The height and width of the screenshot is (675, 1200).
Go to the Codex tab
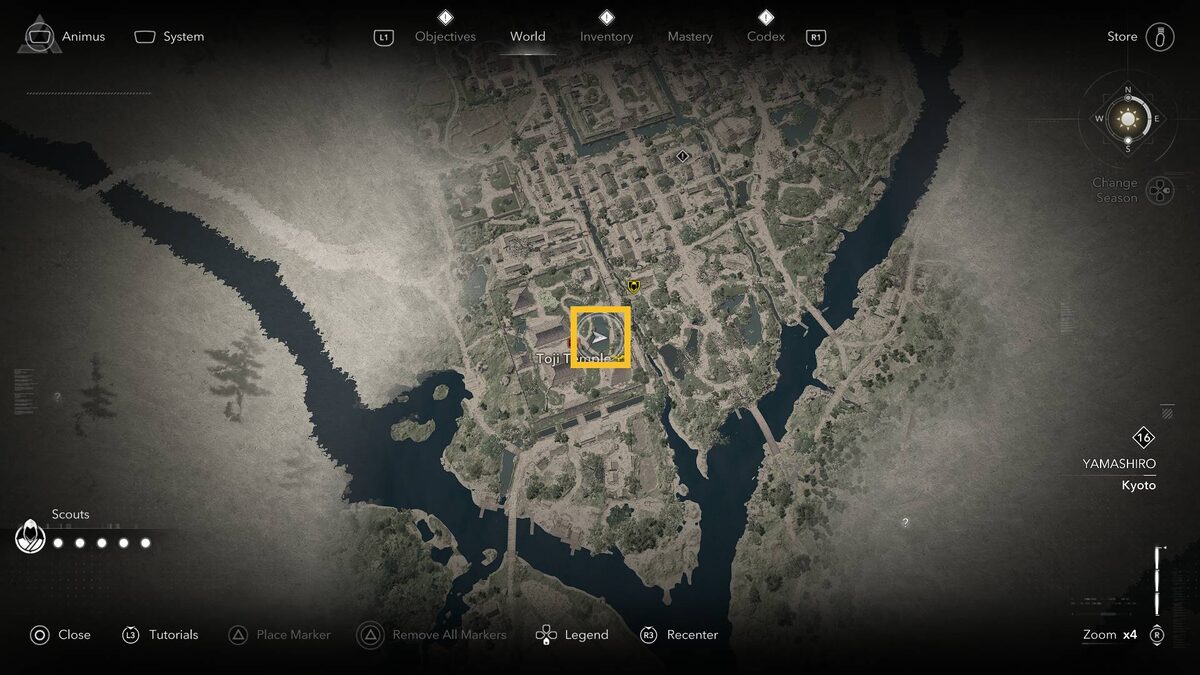click(x=766, y=37)
